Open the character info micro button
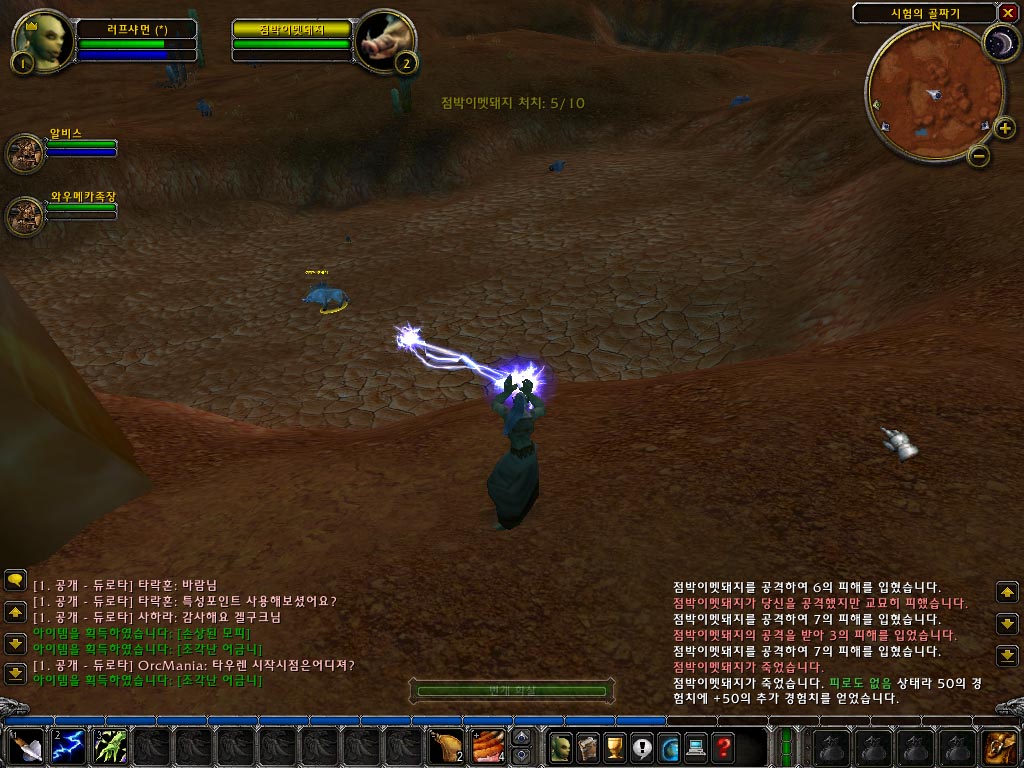The width and height of the screenshot is (1024, 768). pyautogui.click(x=561, y=747)
